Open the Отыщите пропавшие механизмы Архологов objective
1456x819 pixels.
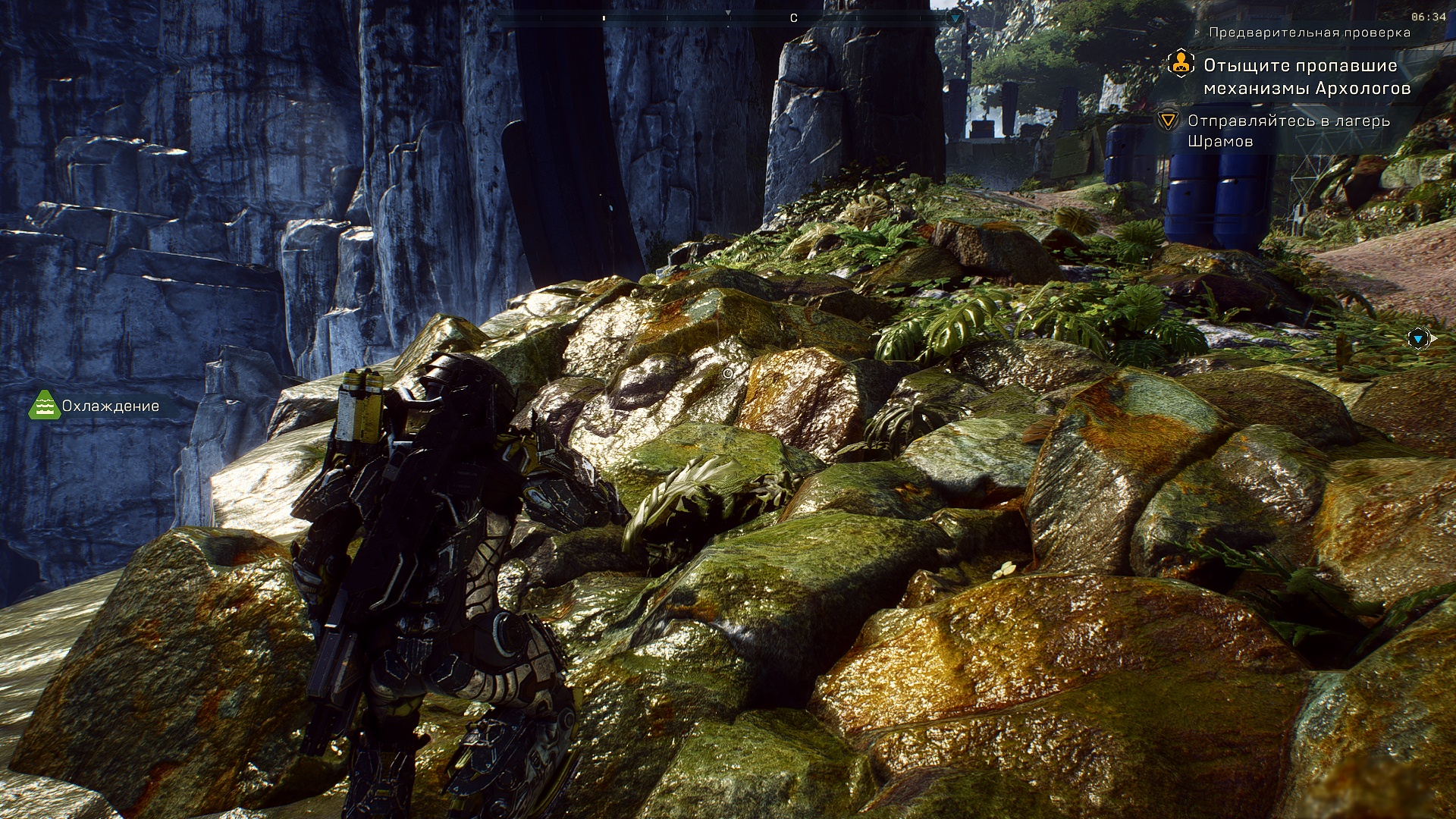1307,77
